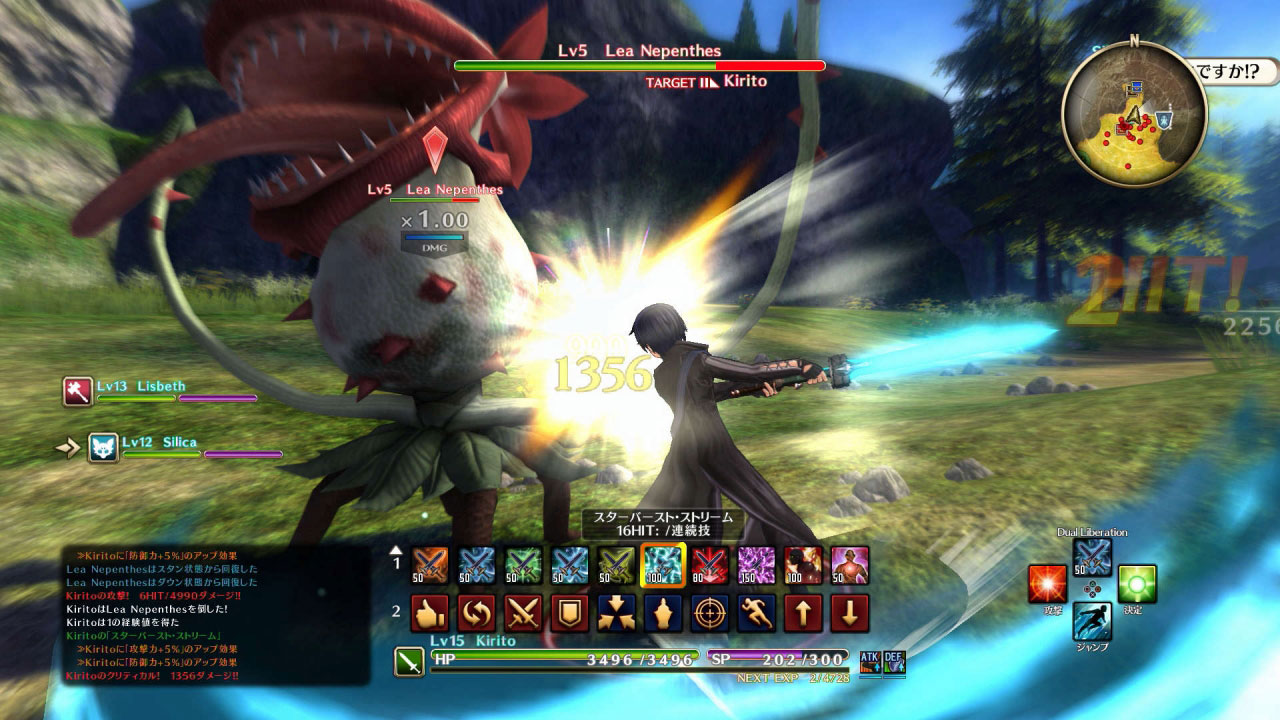
Task: Activate the running figure command
Action: 756,613
